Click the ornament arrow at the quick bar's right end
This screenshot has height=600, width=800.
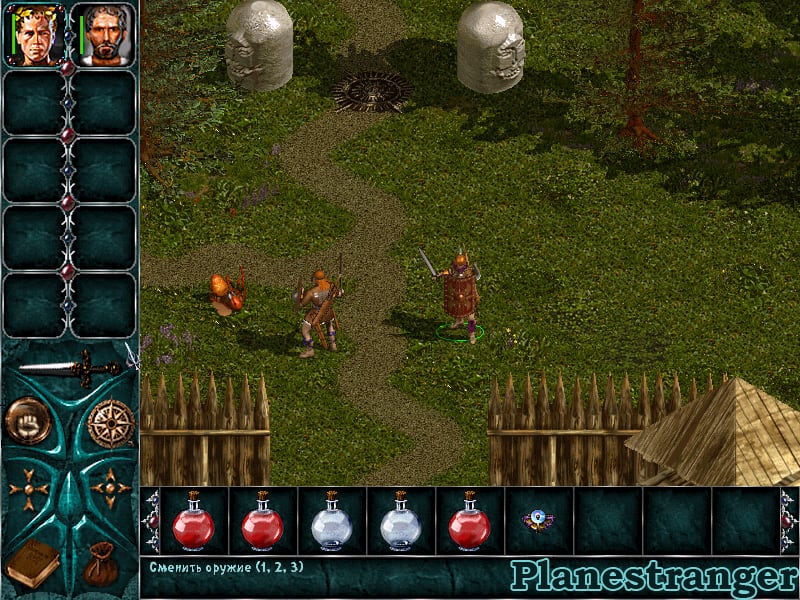(x=788, y=520)
